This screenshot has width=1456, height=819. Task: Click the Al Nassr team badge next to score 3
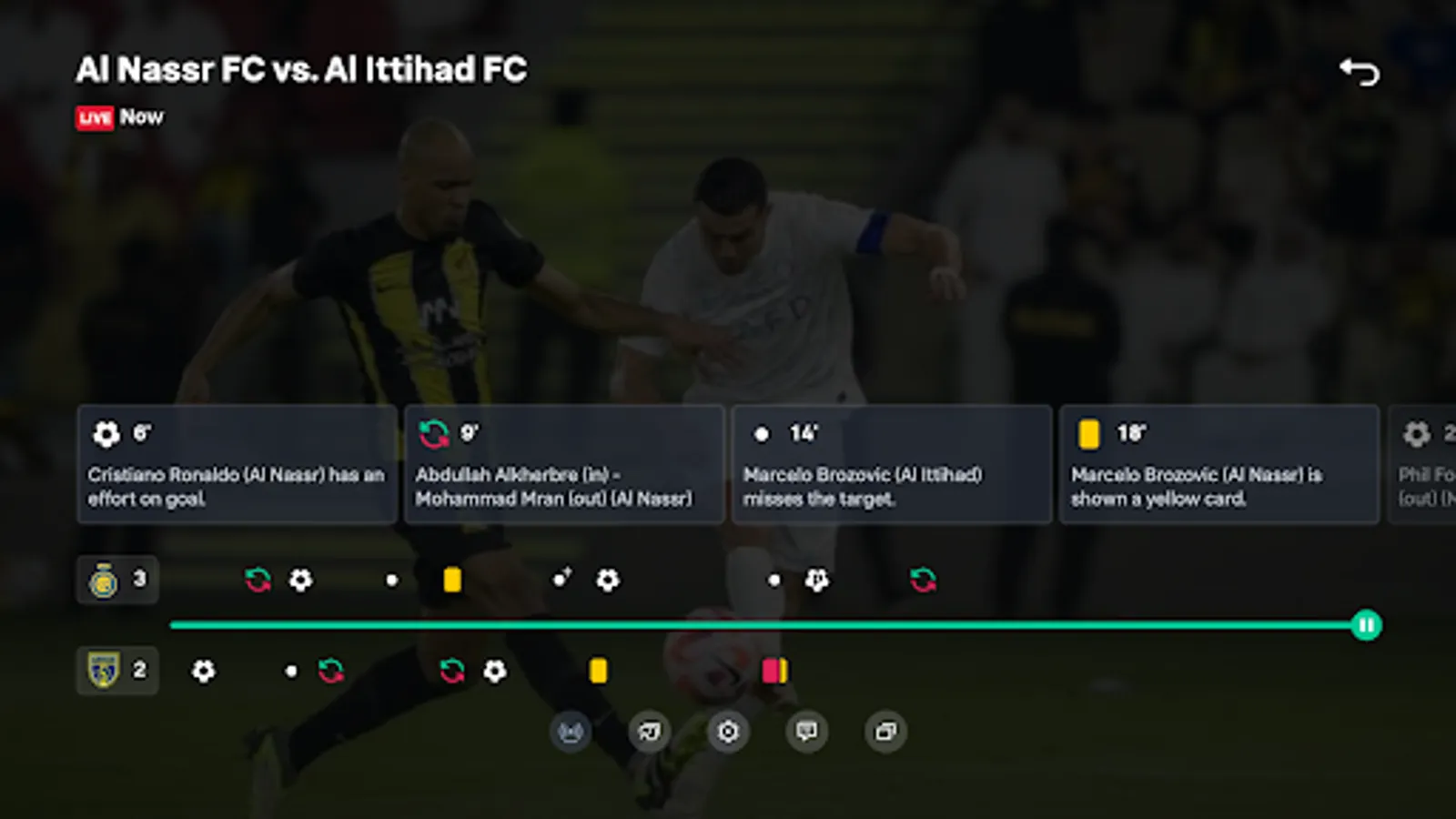[x=103, y=580]
